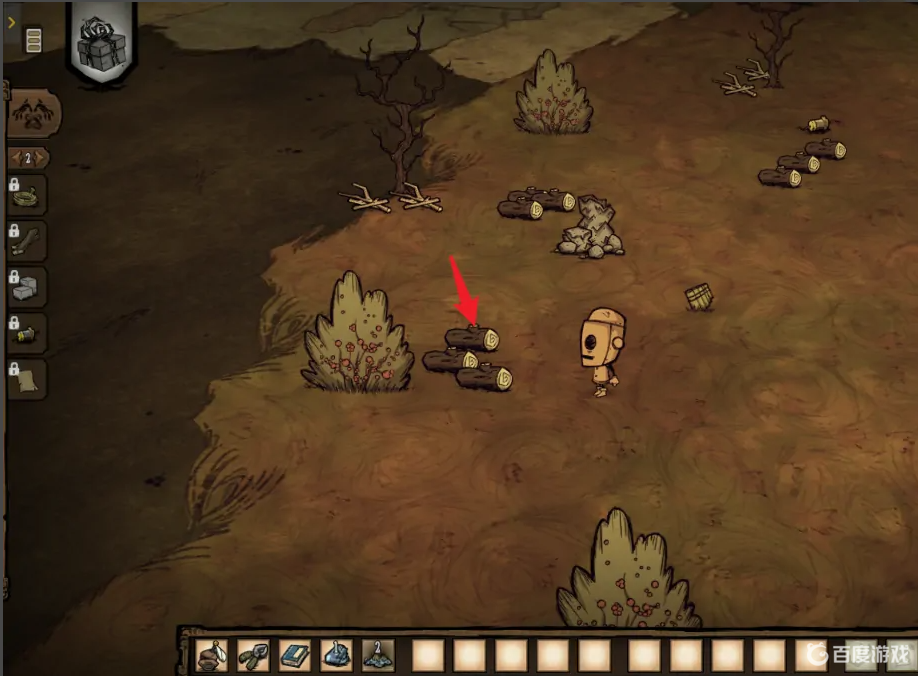This screenshot has width=918, height=676.
Task: Open the stacked-lines menu button
Action: coord(33,40)
